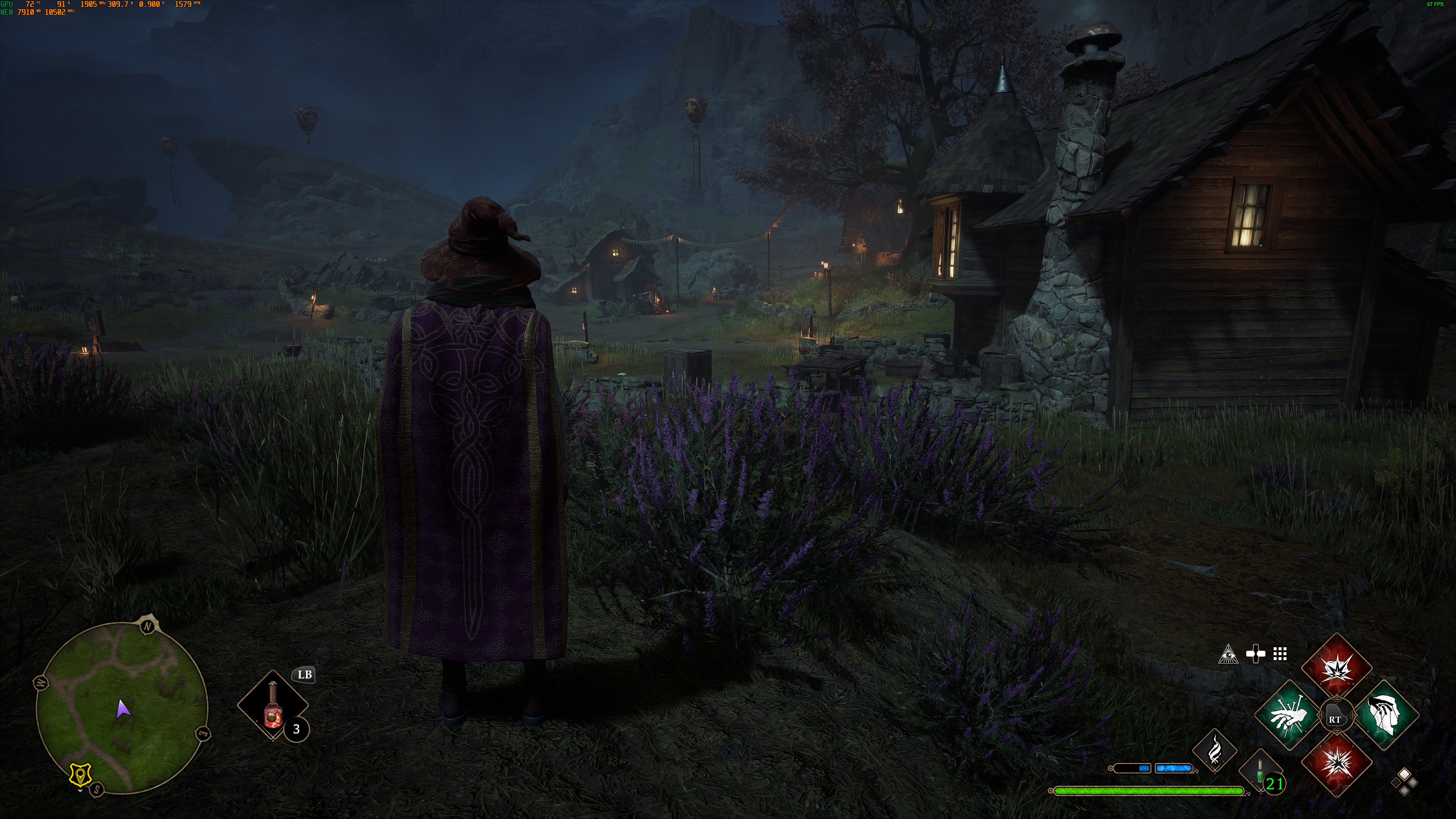Click the circular minimap

tap(121, 708)
